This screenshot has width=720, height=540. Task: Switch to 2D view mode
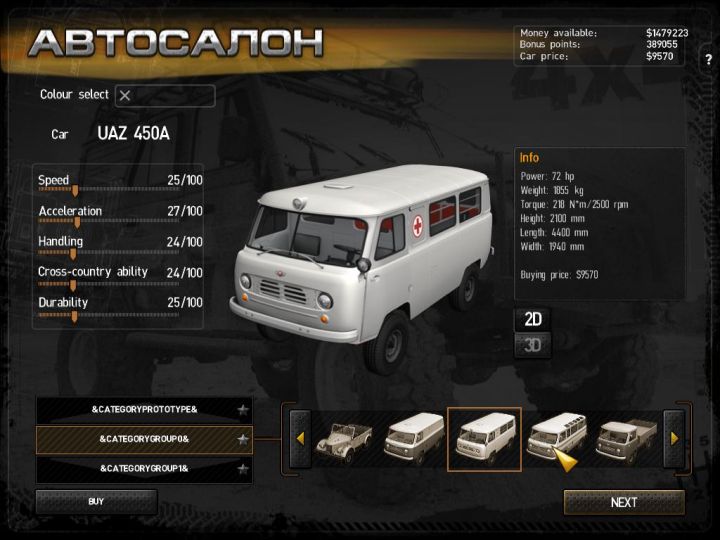point(534,320)
